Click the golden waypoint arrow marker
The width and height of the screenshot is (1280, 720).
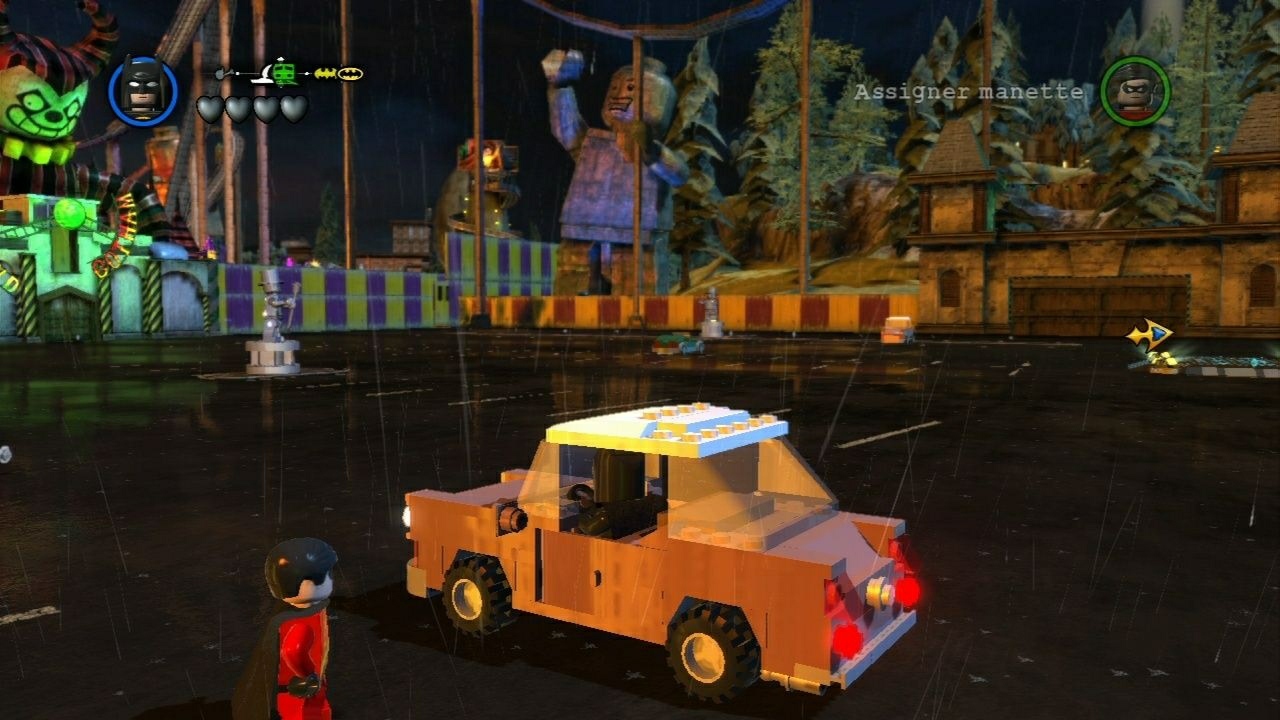pyautogui.click(x=1149, y=332)
